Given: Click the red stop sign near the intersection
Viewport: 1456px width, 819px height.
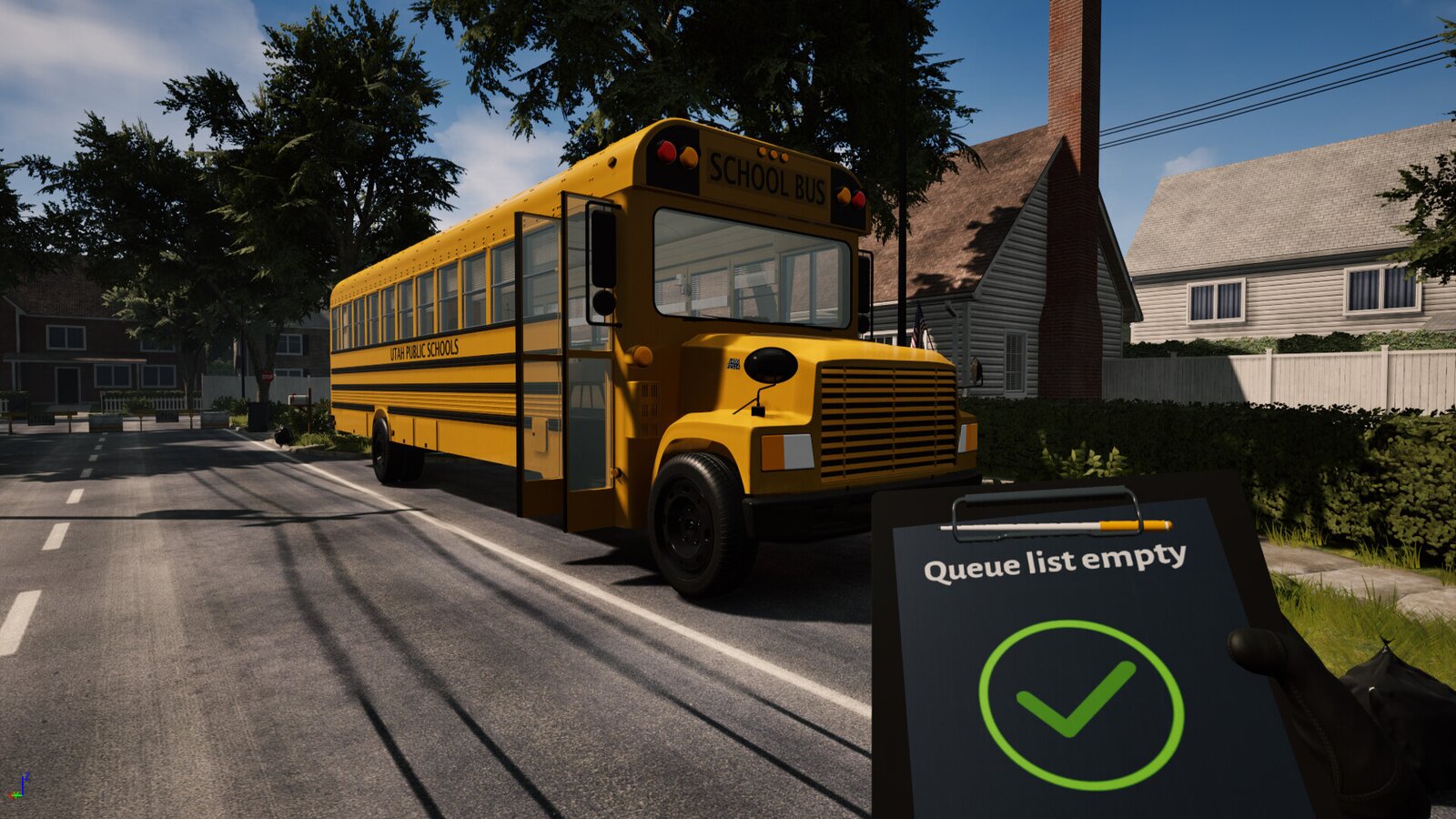Looking at the screenshot, I should click(268, 376).
